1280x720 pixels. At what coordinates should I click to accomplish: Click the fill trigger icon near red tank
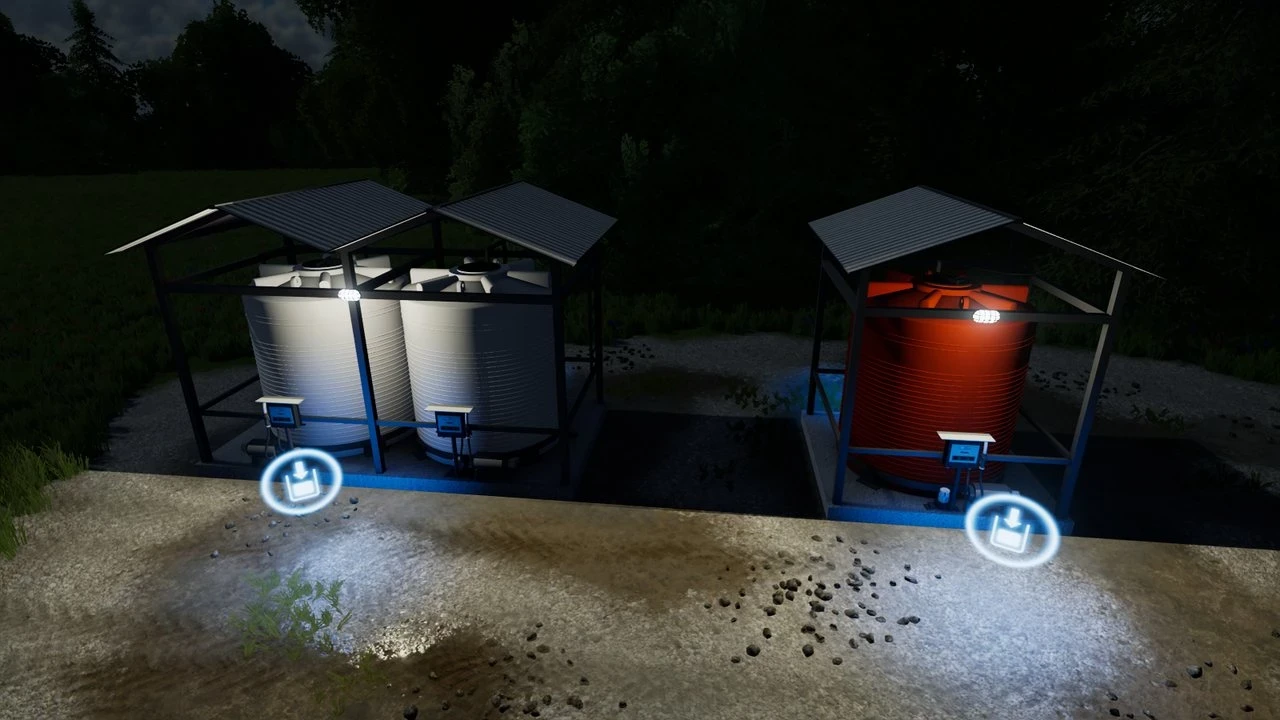[1012, 530]
